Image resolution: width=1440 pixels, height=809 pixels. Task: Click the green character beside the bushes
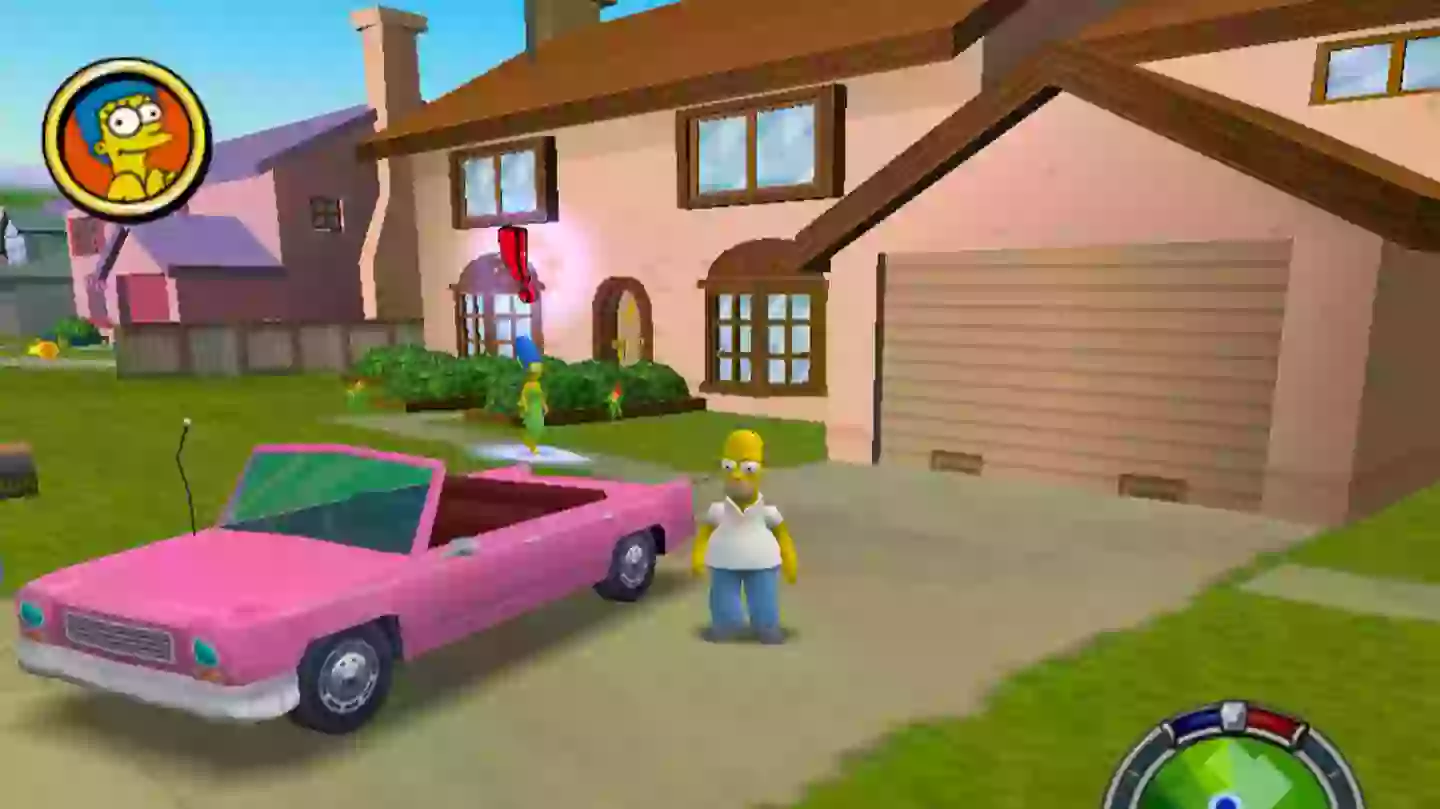618,400
